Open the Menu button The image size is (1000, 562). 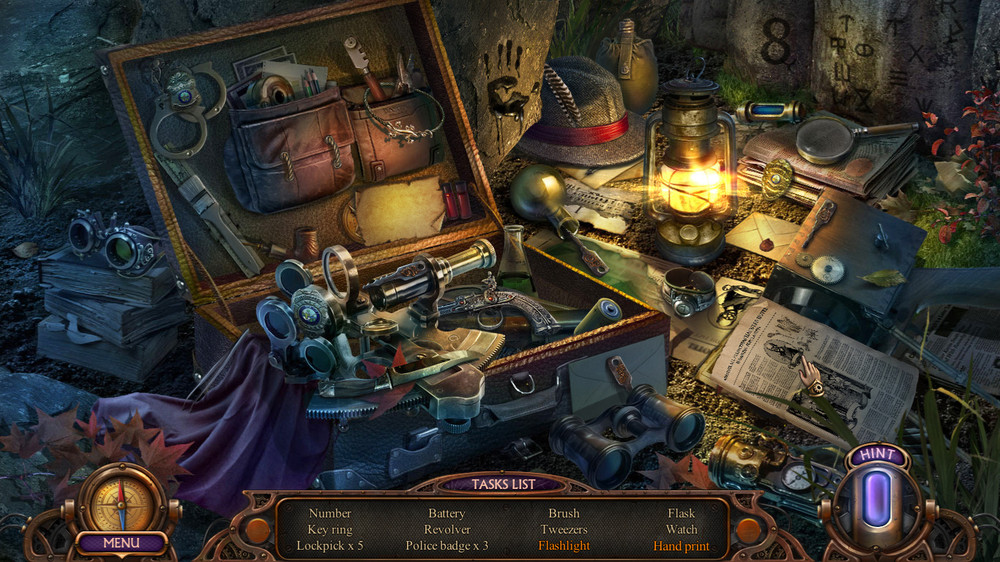tap(120, 544)
